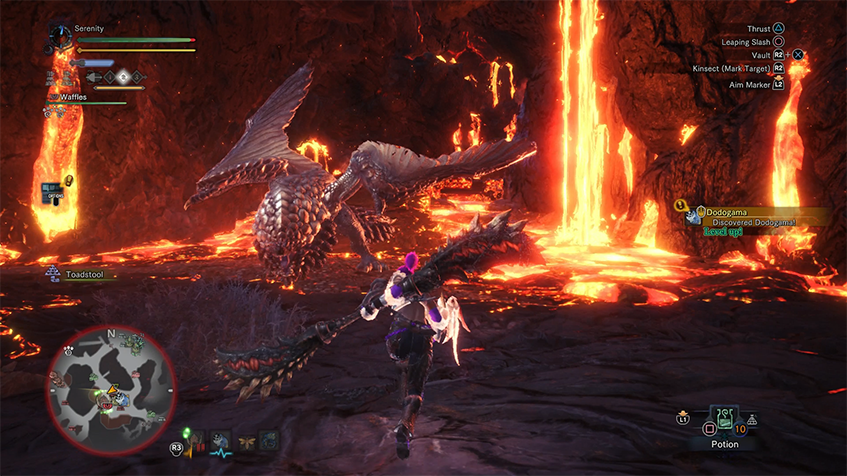Select the Potion item in the item bar
Screen dimensions: 847x476
725,419
